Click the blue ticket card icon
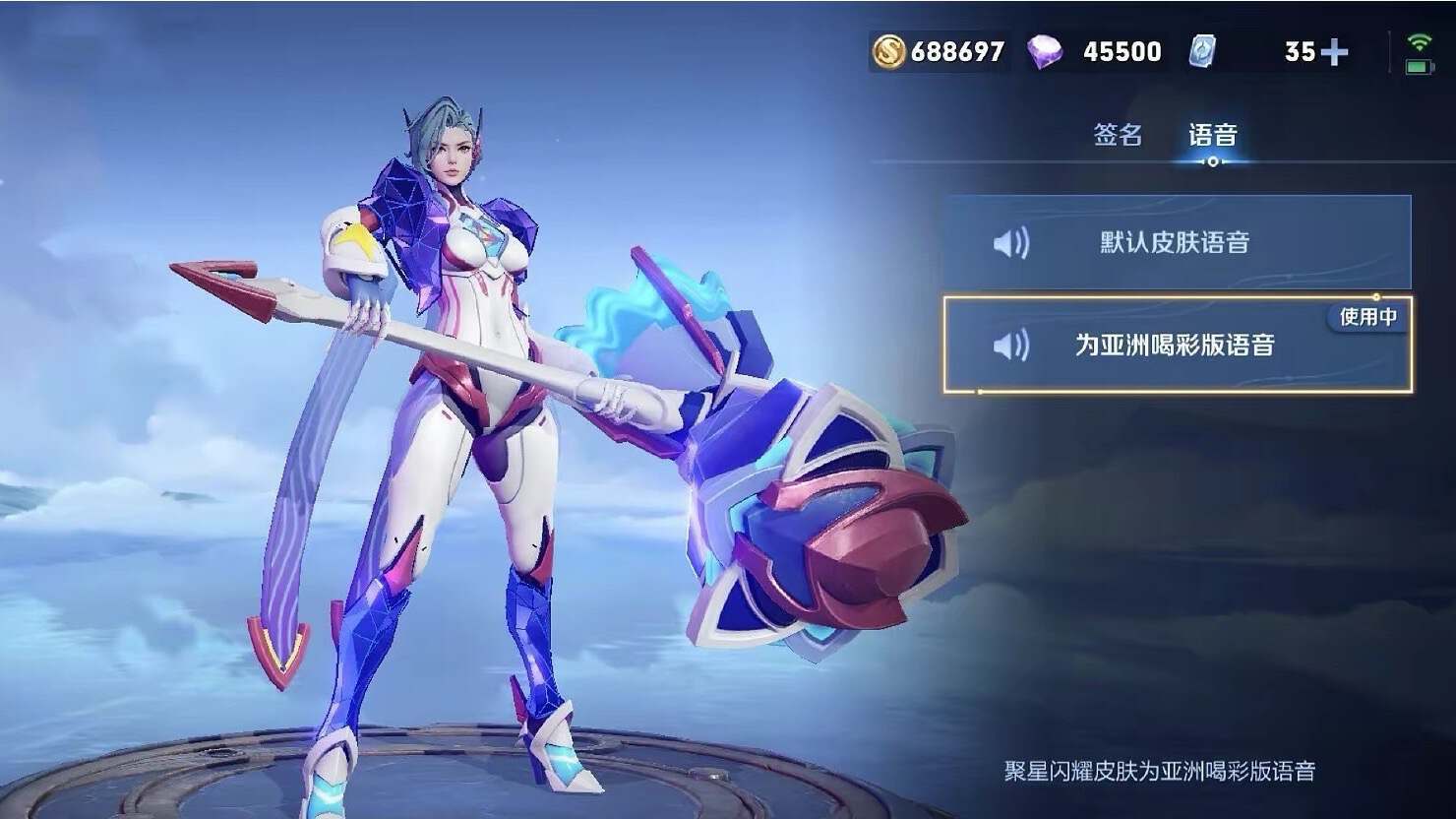The height and width of the screenshot is (819, 1456). pyautogui.click(x=1202, y=51)
